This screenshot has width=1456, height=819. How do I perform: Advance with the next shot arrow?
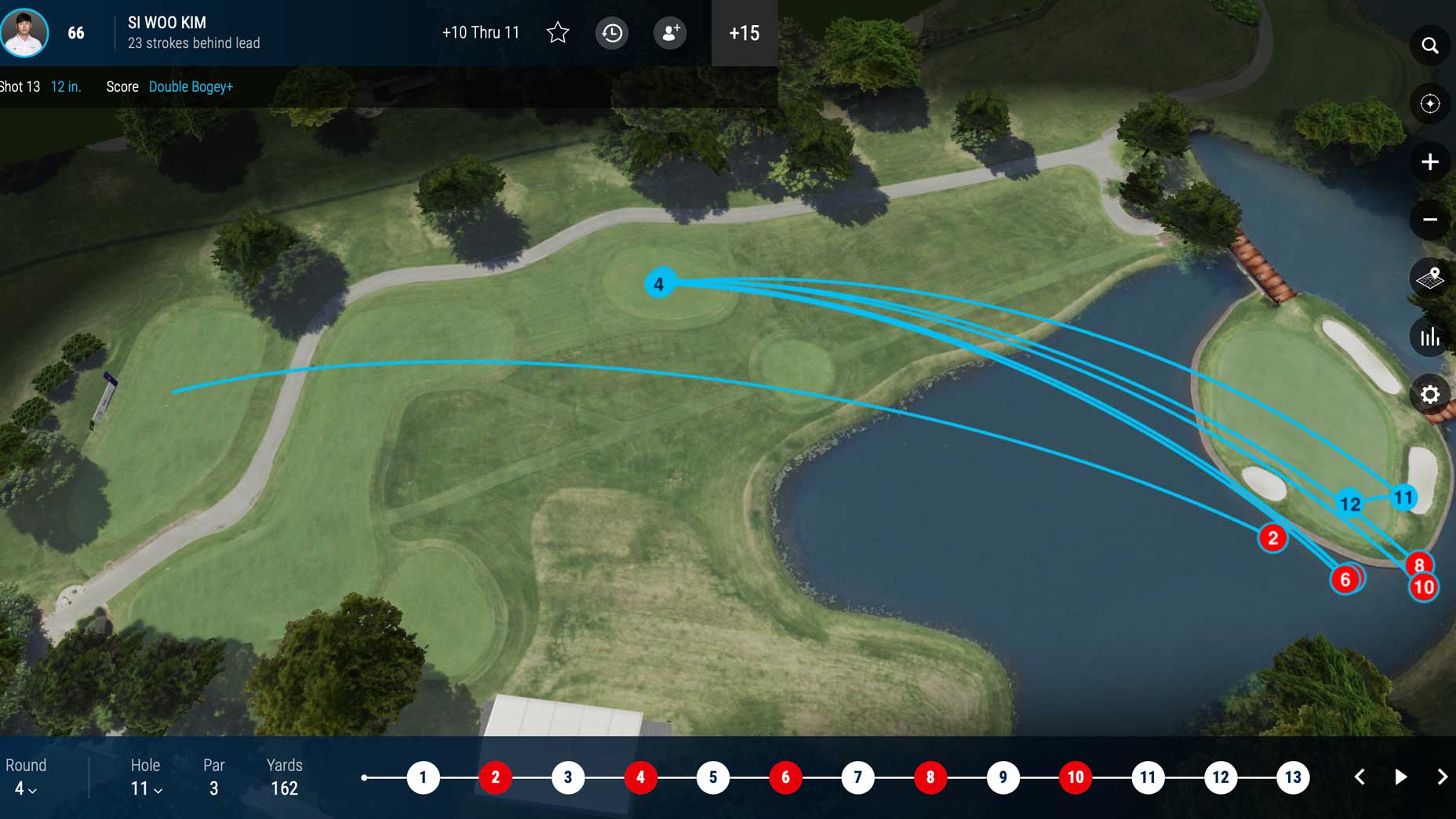tap(1442, 777)
